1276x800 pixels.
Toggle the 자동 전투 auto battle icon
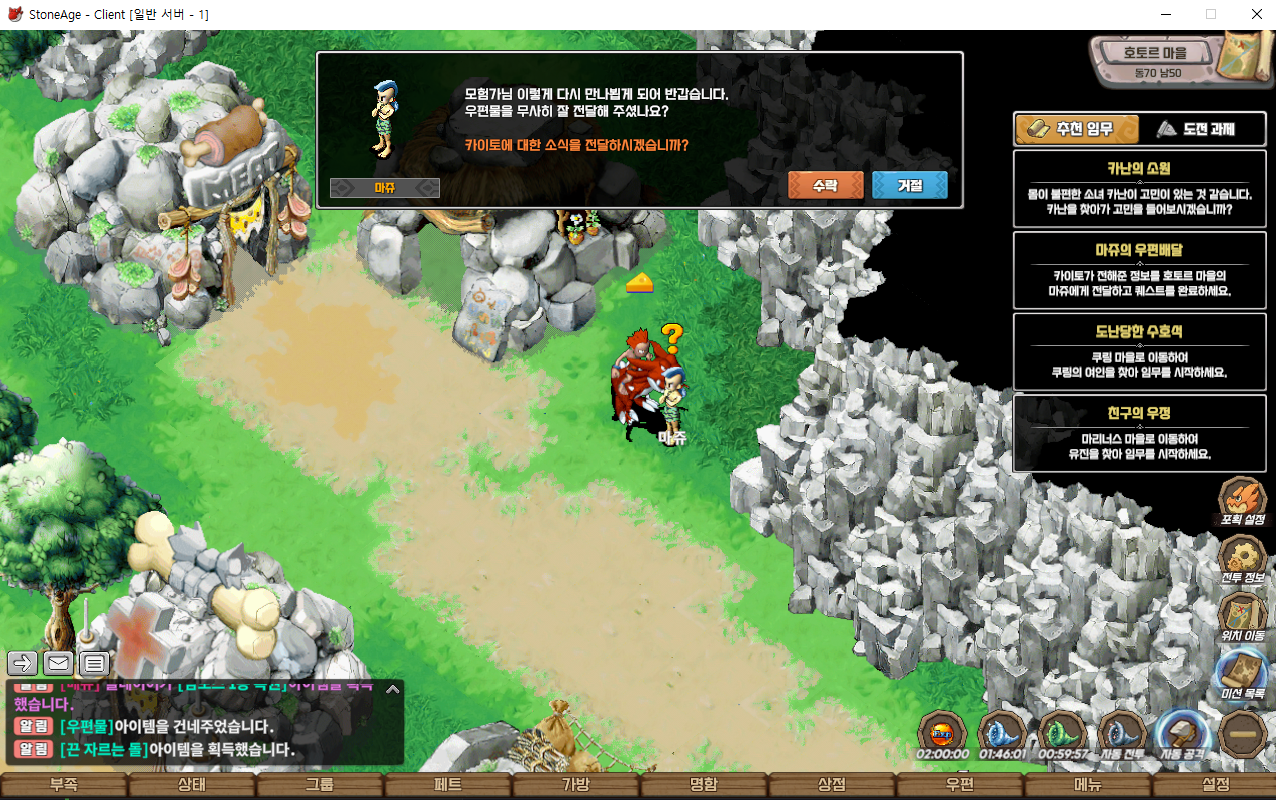point(1122,735)
